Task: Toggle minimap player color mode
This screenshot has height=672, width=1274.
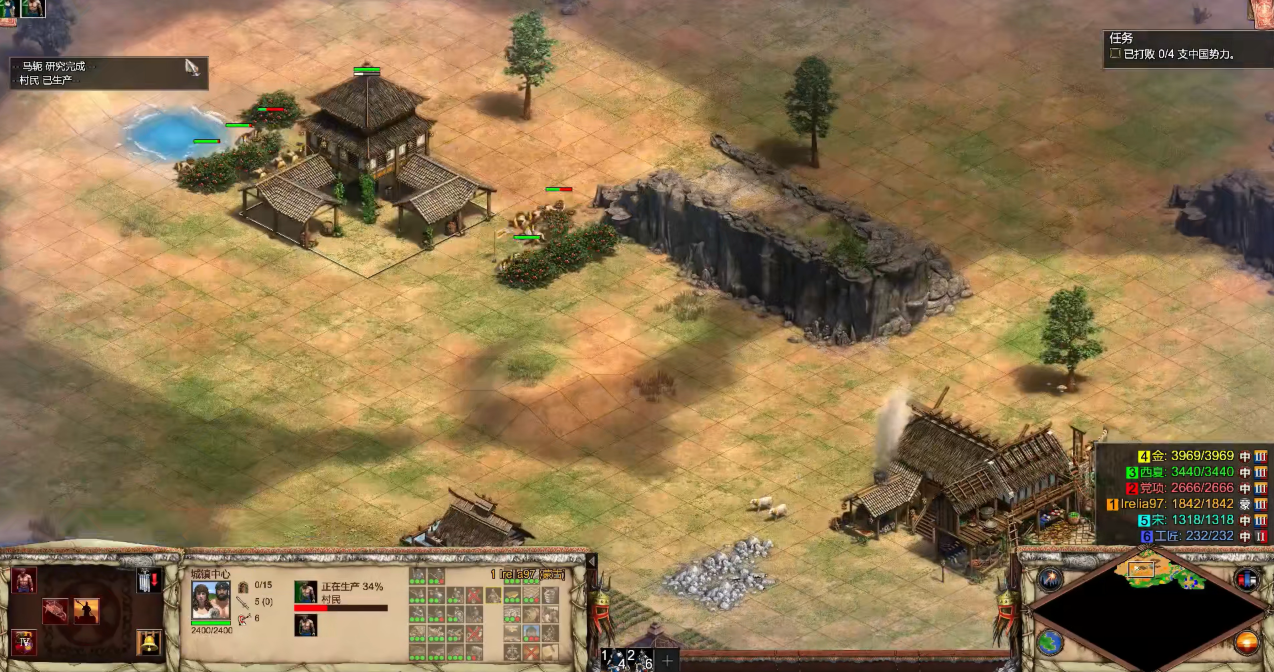Action: tap(1247, 579)
